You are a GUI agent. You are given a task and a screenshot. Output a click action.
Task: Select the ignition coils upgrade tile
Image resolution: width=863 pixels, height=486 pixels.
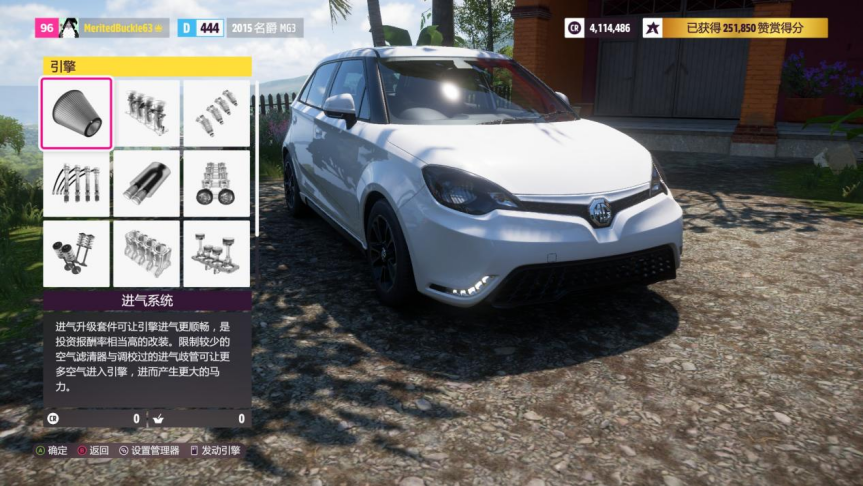pos(76,183)
